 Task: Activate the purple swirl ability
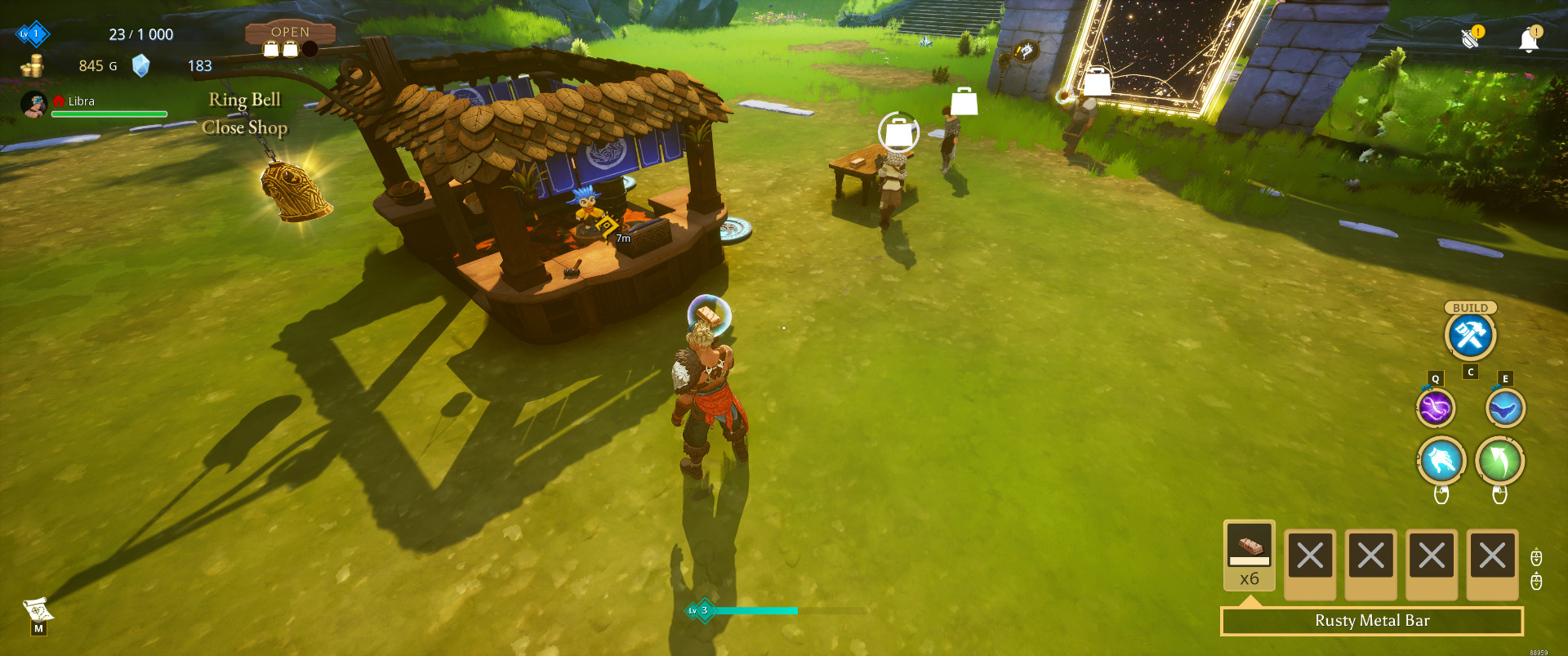(x=1435, y=408)
